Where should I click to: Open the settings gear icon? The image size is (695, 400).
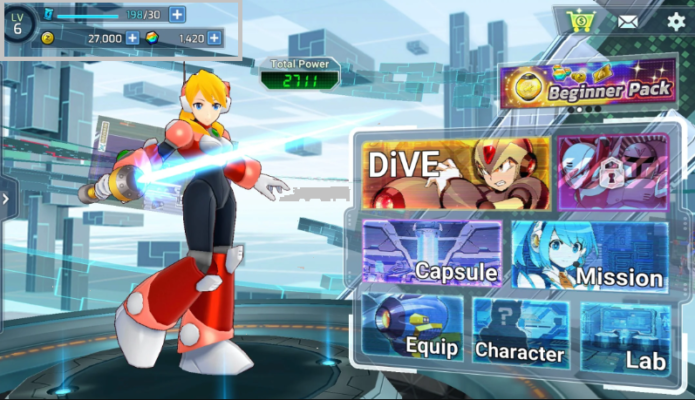click(x=677, y=21)
